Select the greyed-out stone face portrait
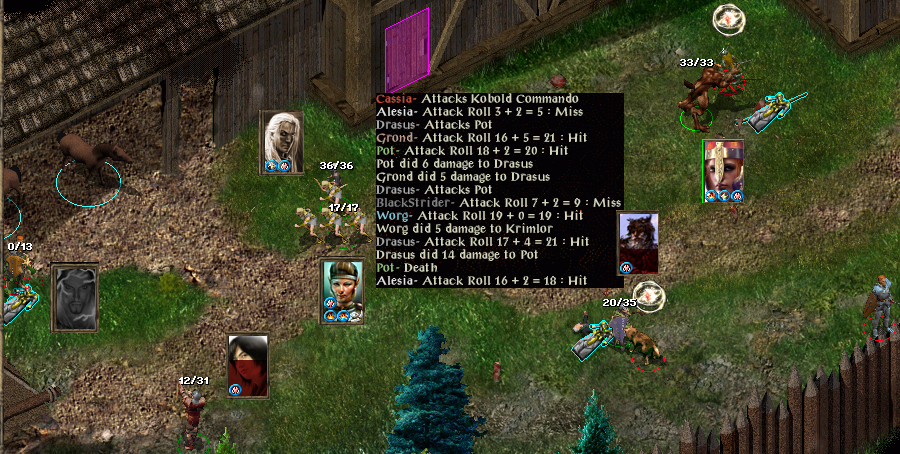 click(x=75, y=294)
